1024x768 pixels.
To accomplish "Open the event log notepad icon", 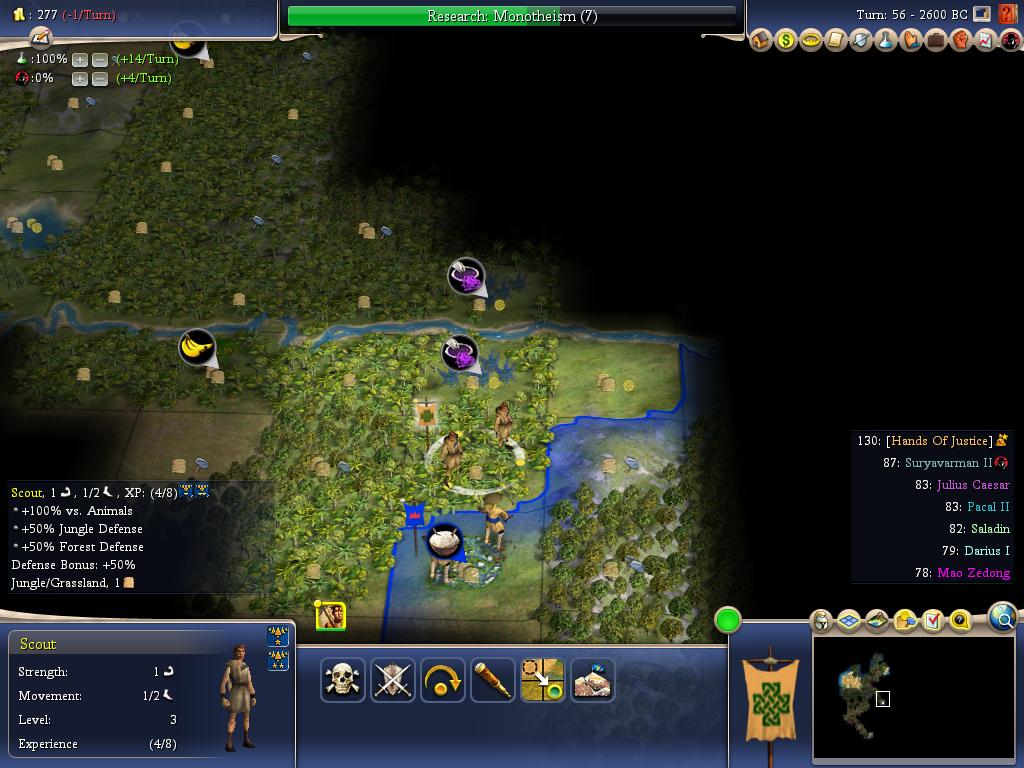I will tap(39, 37).
